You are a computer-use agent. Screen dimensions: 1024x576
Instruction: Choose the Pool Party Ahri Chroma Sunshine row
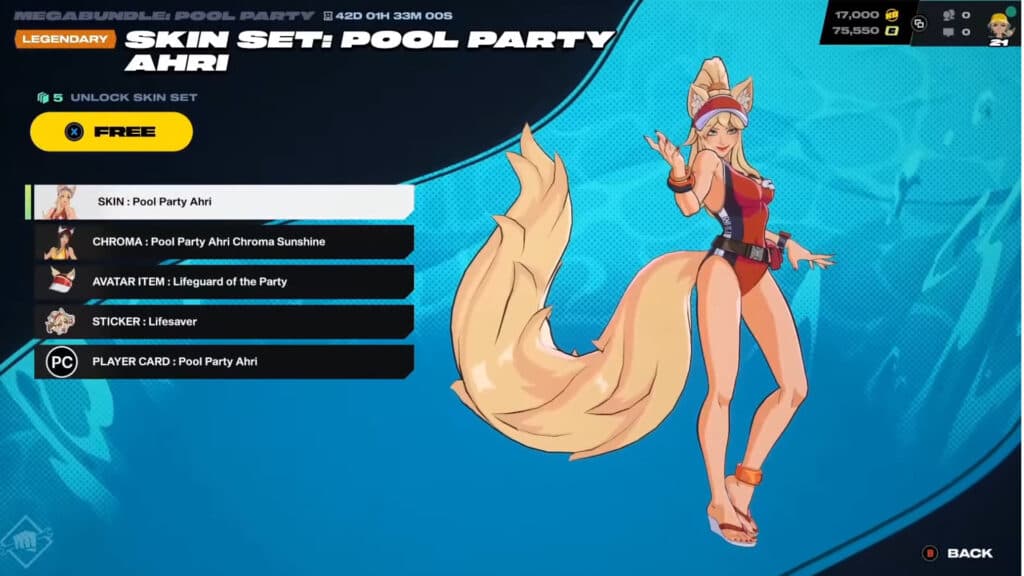pos(224,241)
